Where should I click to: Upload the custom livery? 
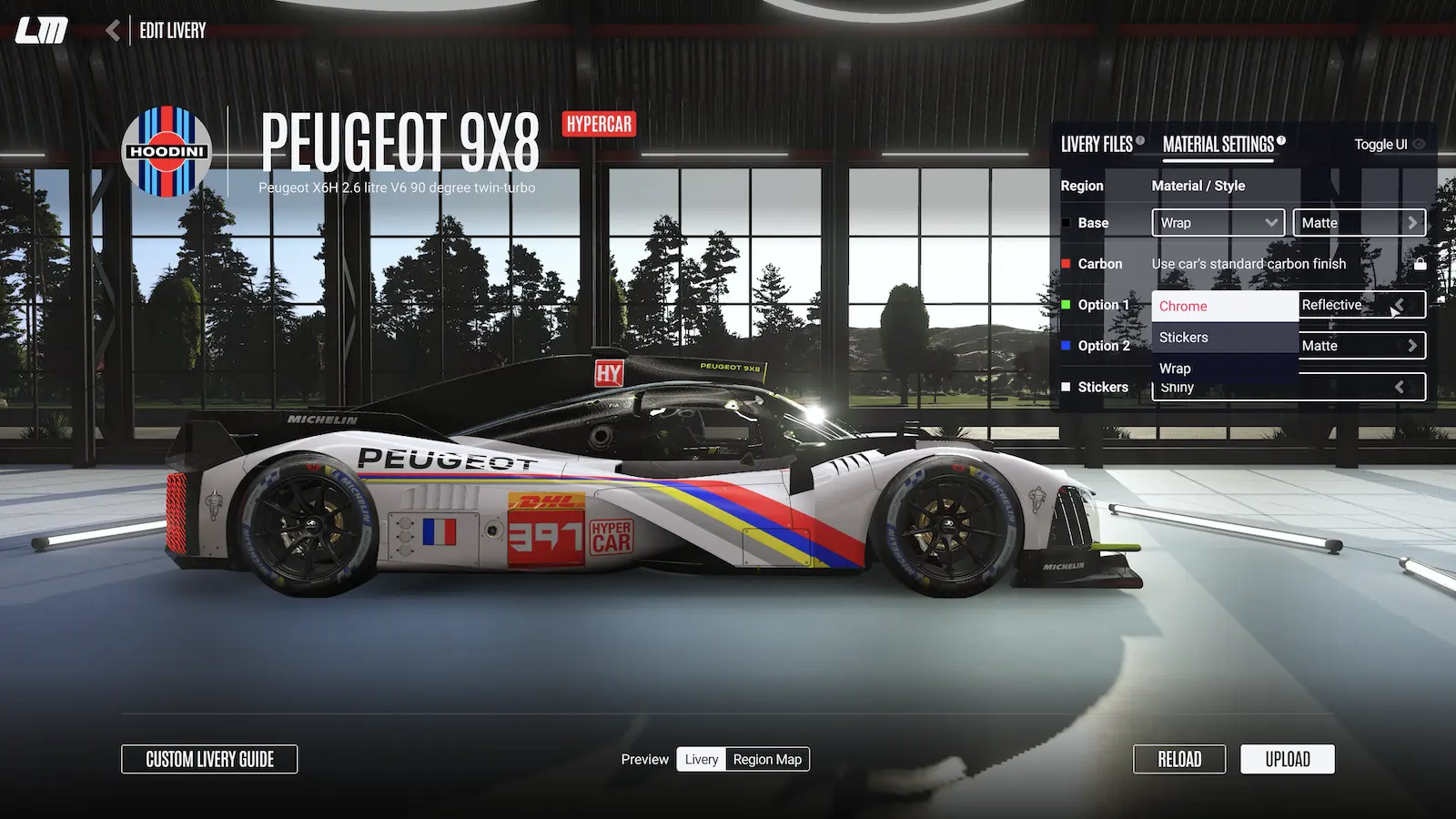(x=1287, y=759)
